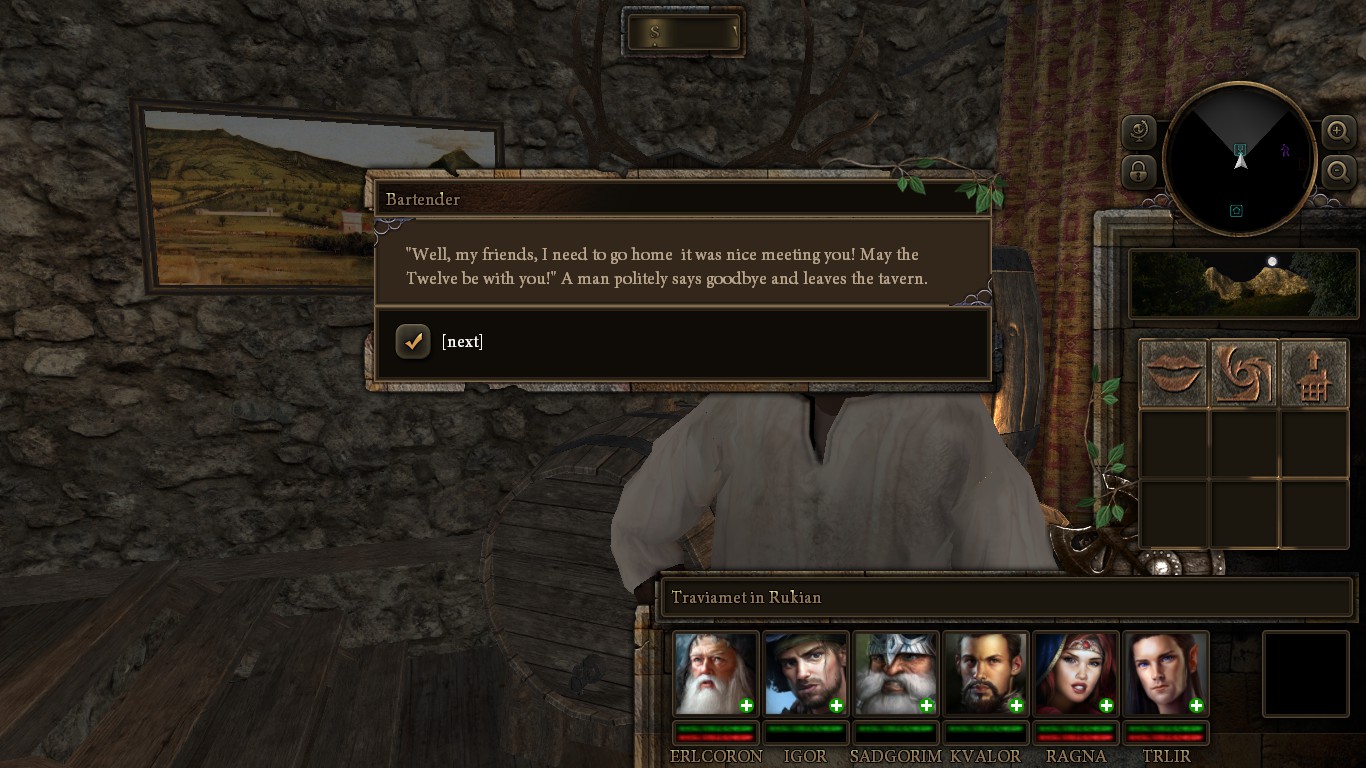The height and width of the screenshot is (768, 1366).
Task: Click the house with arrow icon
Action: (x=1314, y=374)
